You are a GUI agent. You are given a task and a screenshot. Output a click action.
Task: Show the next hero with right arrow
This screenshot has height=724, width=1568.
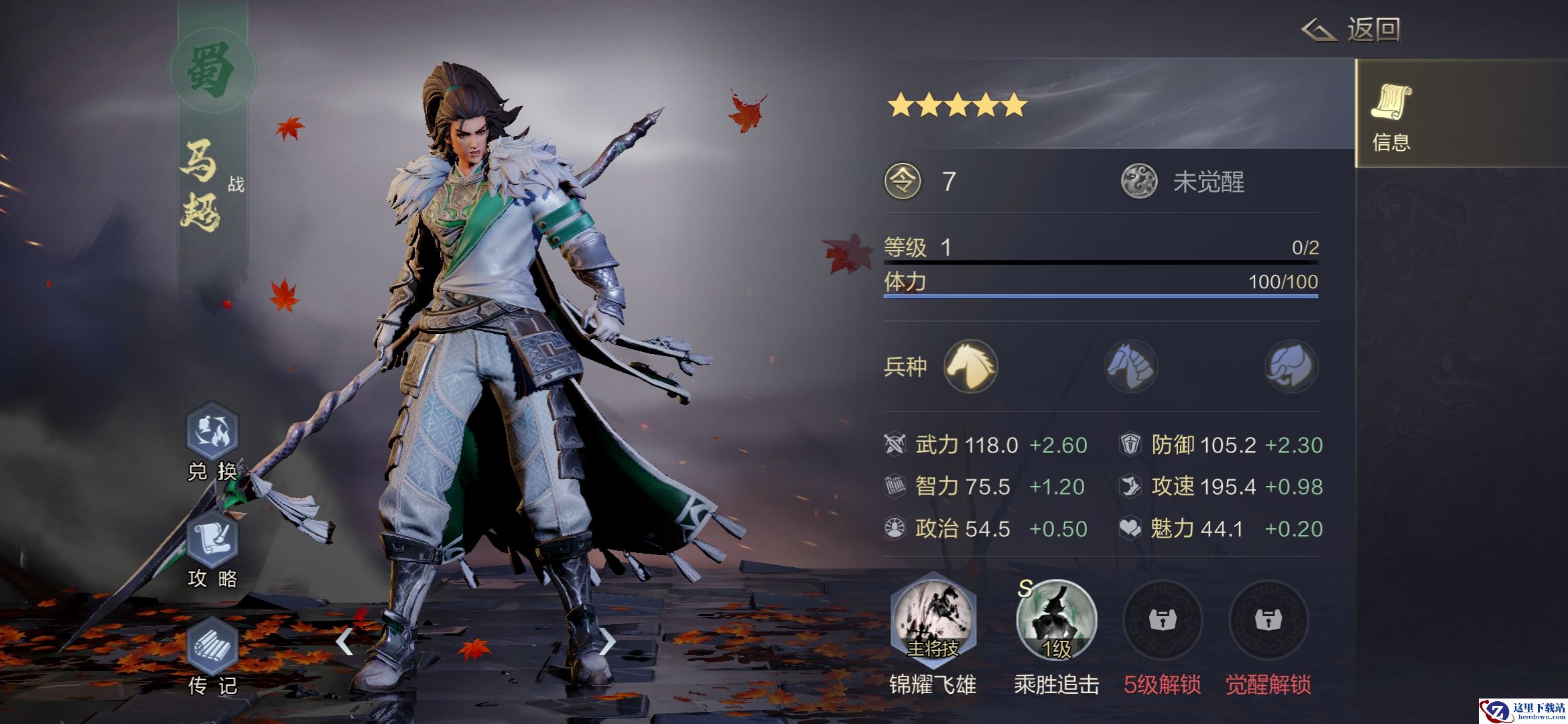click(607, 642)
